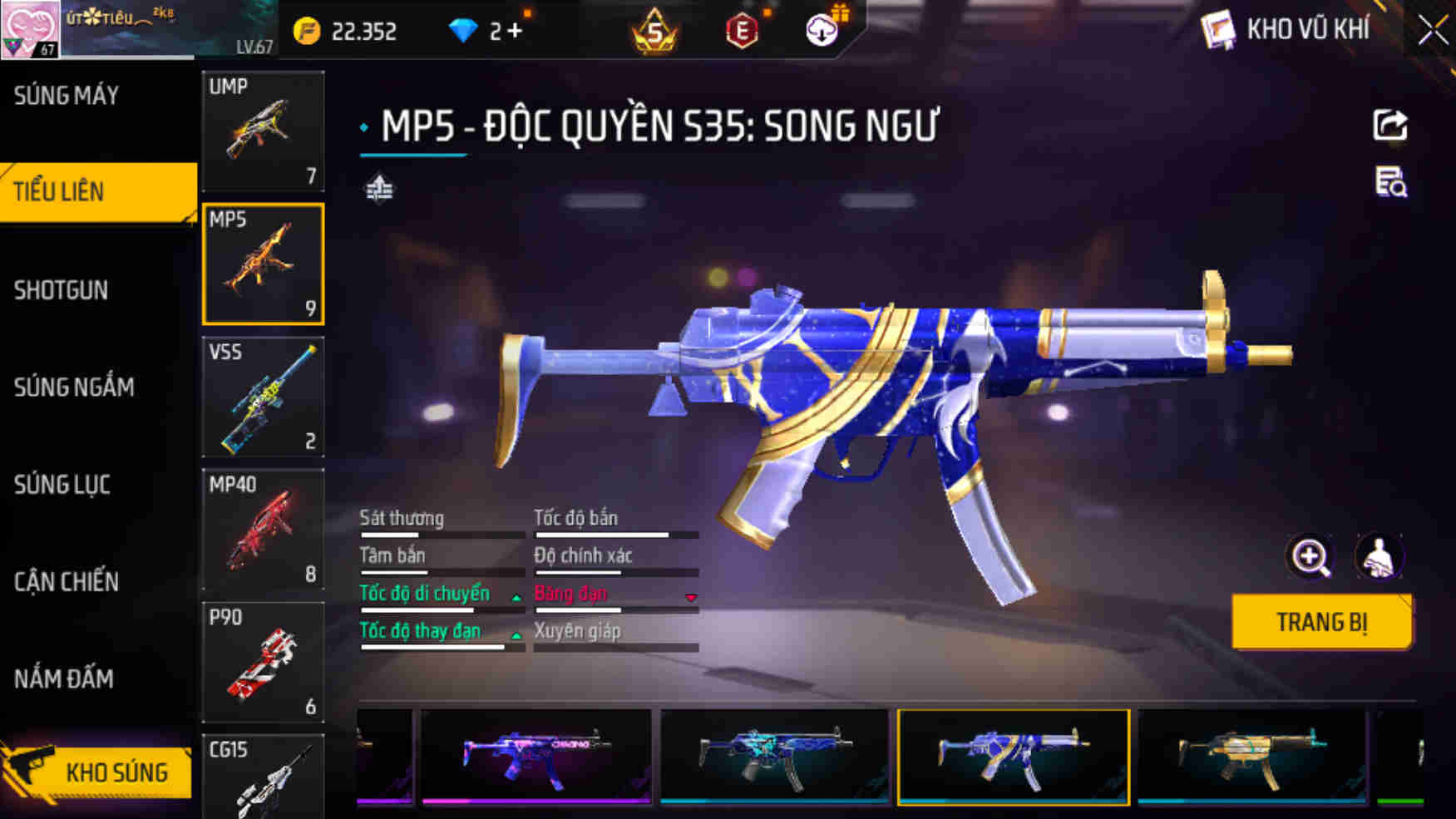Click the magnifier zoom icon to preview weapon
1456x819 pixels.
click(1311, 557)
